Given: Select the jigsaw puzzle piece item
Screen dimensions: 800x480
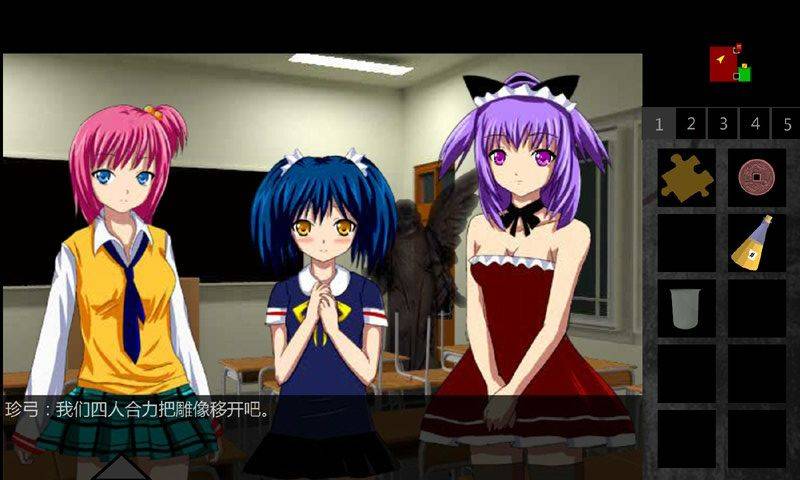Looking at the screenshot, I should tap(687, 178).
